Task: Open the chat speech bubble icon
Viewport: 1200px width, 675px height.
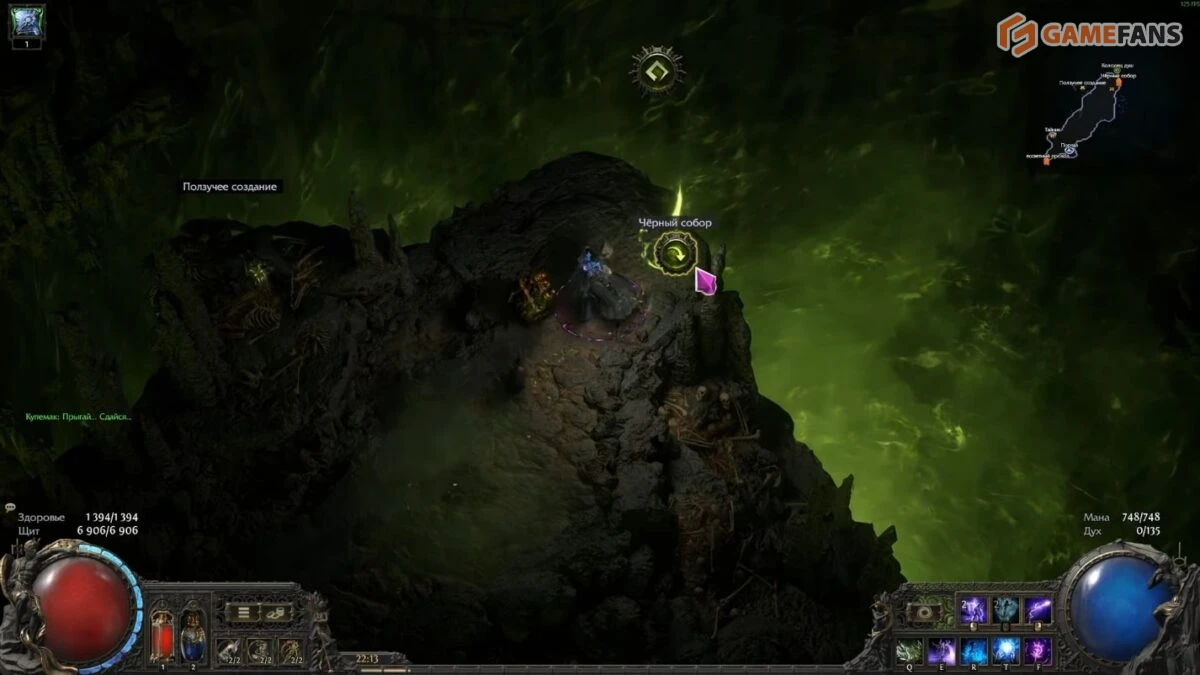Action: pos(9,507)
